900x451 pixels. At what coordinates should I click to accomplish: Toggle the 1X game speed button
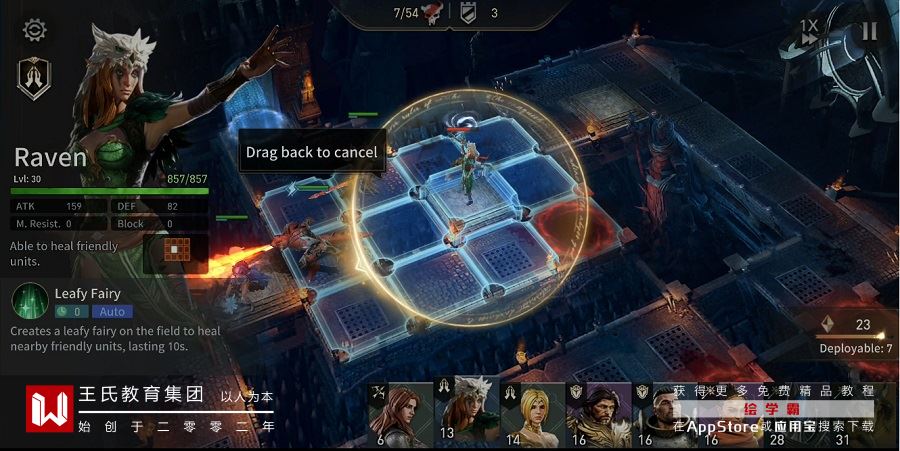808,31
